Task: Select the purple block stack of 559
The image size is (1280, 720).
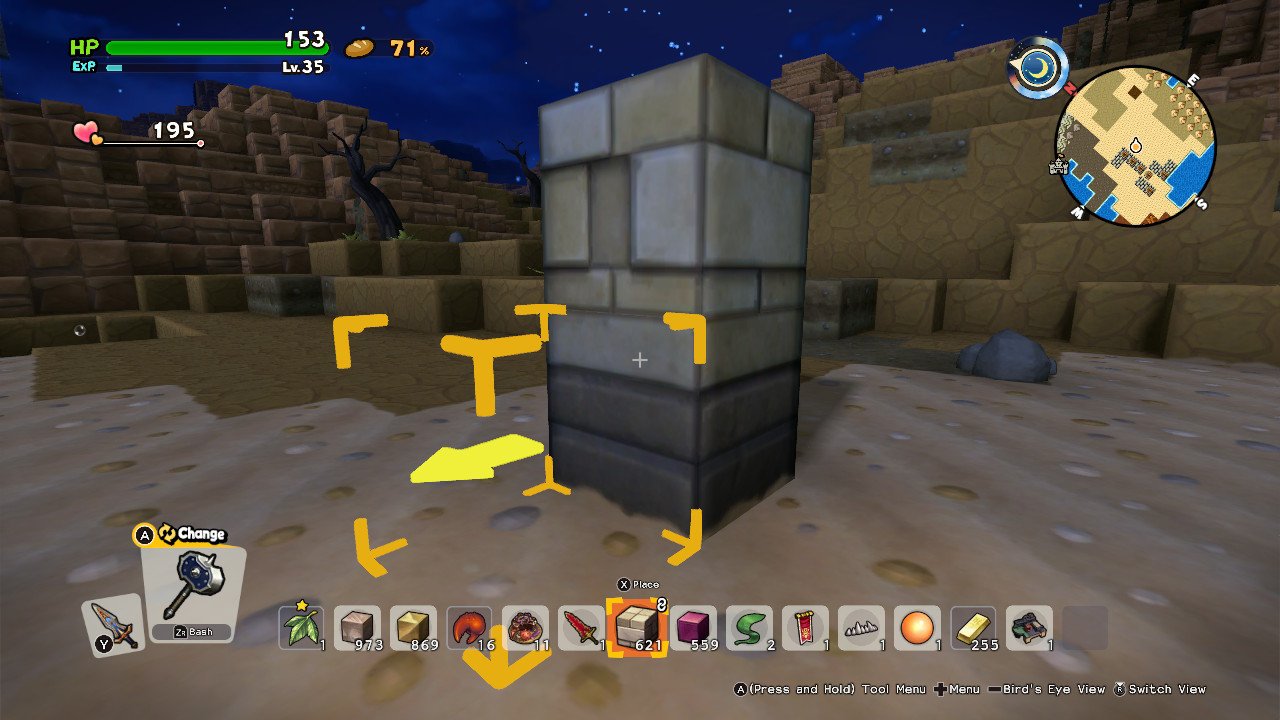Action: tap(693, 628)
